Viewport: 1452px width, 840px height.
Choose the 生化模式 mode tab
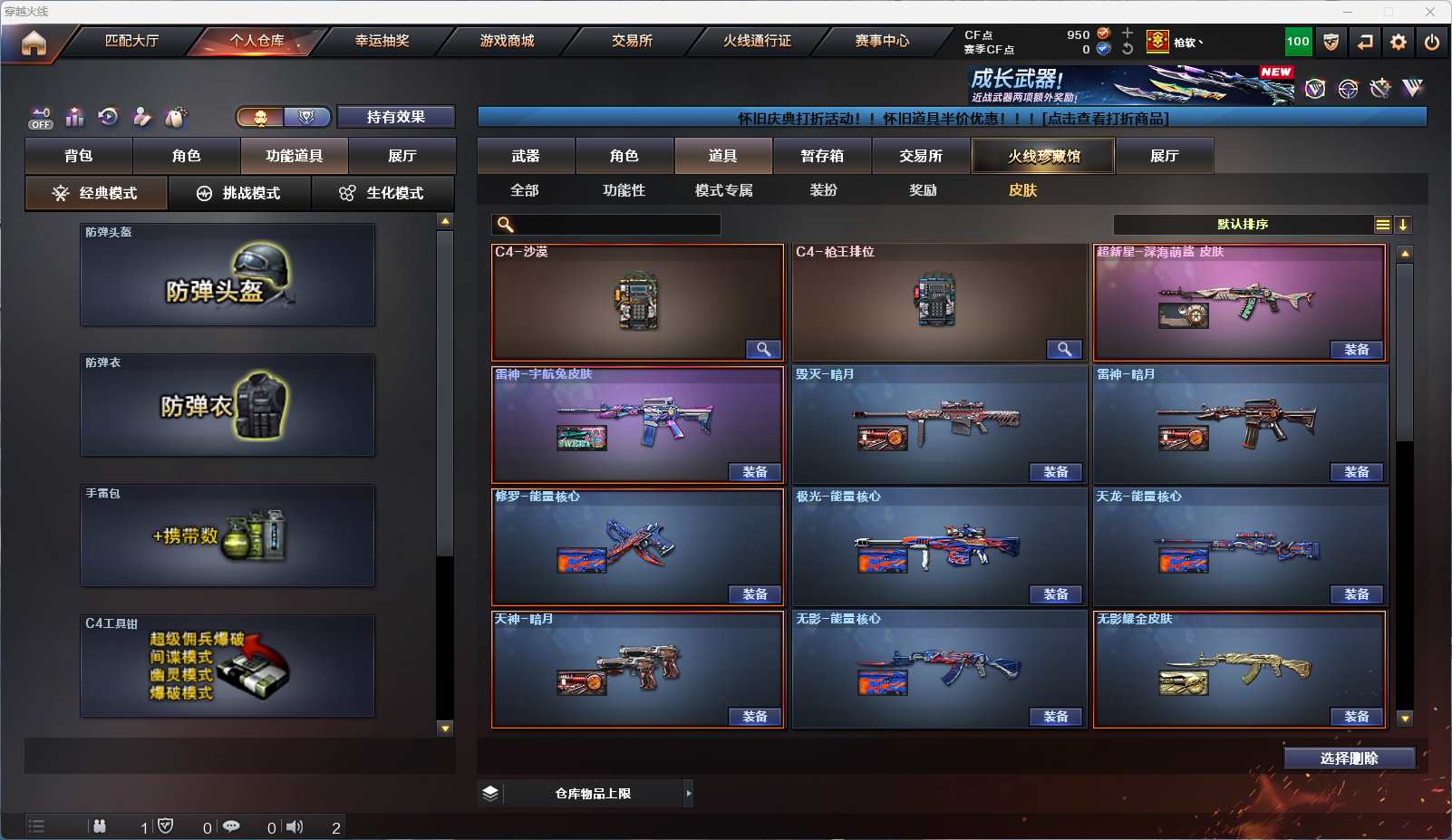coord(382,193)
